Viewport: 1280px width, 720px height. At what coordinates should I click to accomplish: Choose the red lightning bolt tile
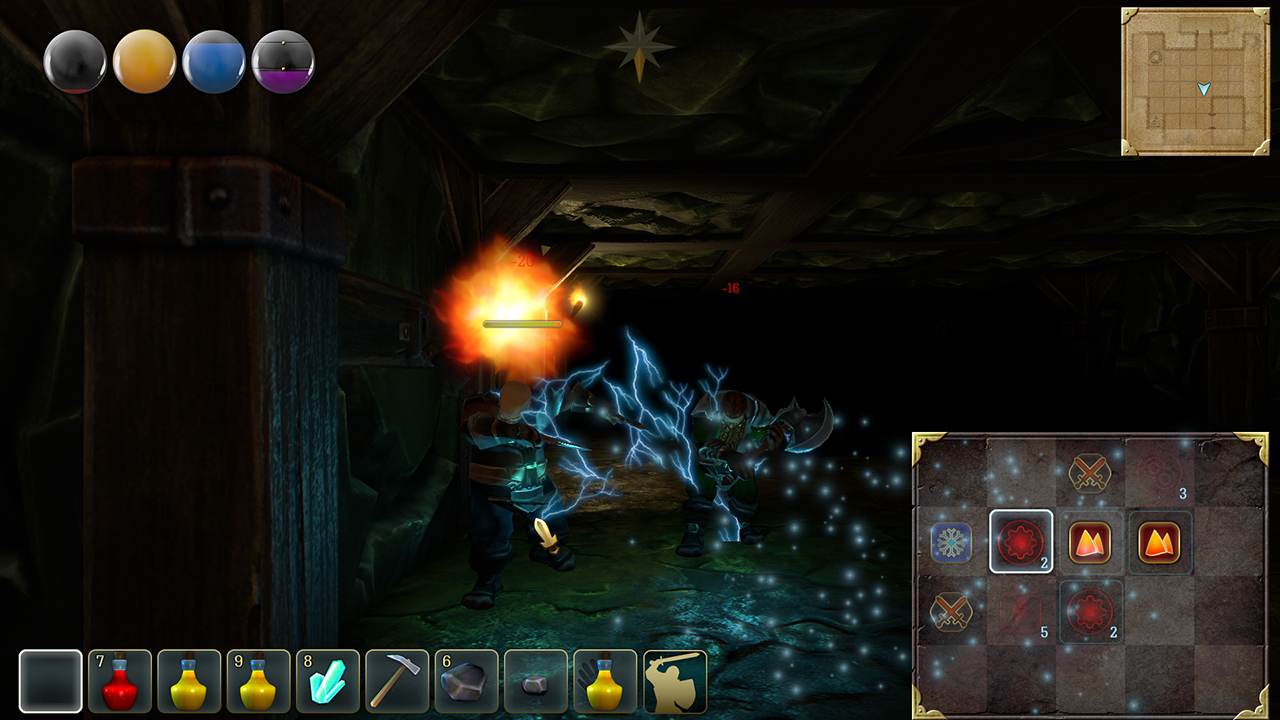pos(1021,611)
